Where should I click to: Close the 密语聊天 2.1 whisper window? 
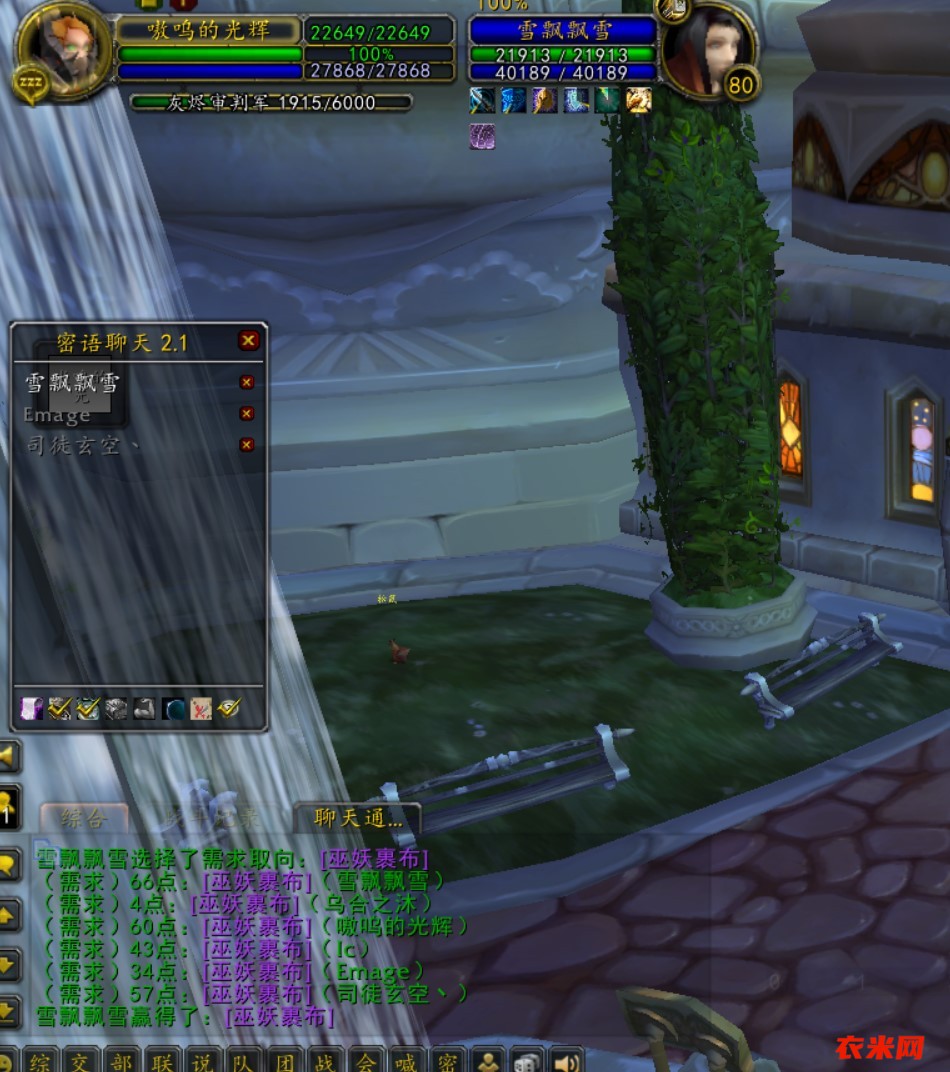click(248, 341)
